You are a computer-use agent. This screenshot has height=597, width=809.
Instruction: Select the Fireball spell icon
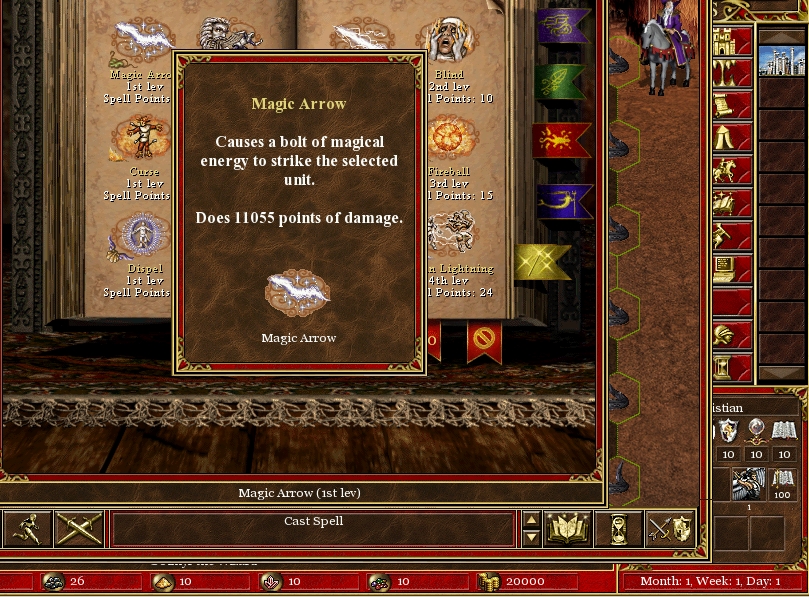point(450,140)
